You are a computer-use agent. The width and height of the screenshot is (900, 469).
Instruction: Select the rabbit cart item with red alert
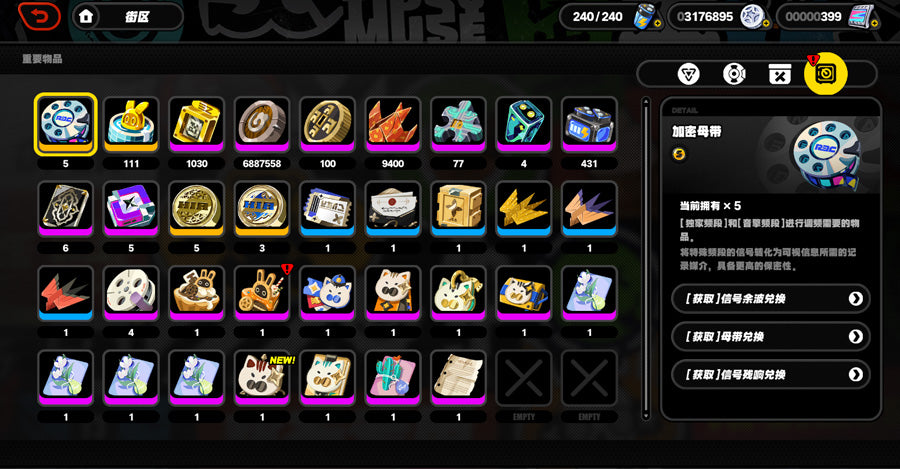pyautogui.click(x=263, y=293)
